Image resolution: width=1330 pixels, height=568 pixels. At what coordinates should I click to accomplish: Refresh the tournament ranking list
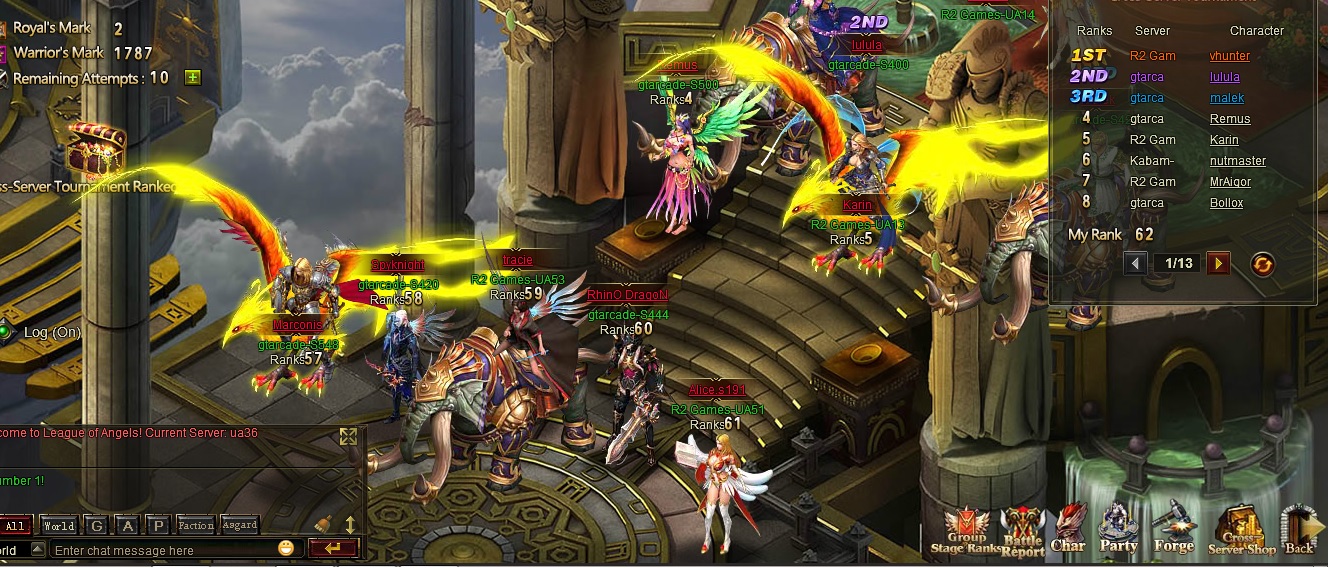(1263, 263)
